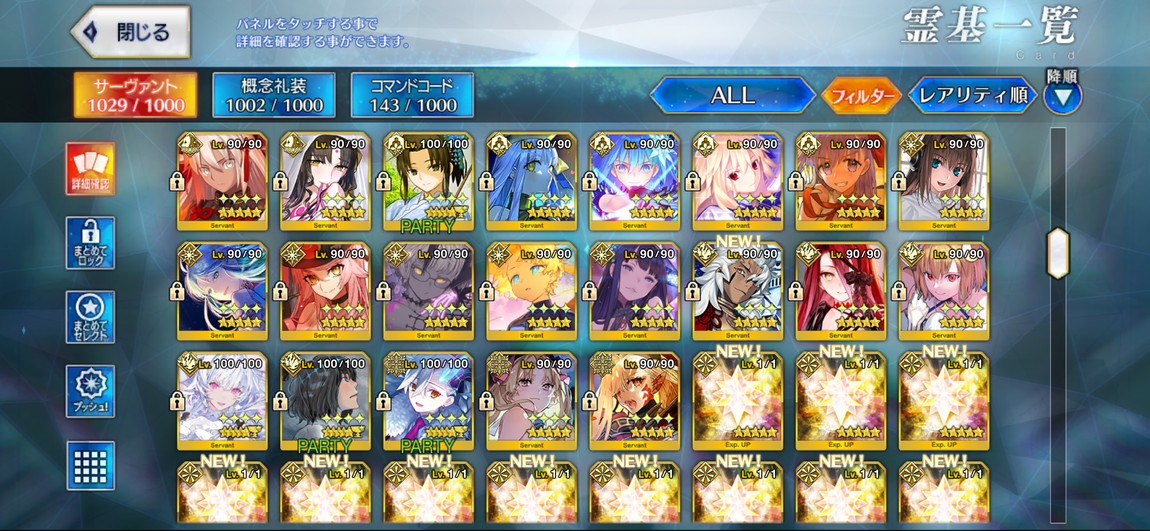1150x531 pixels.
Task: Choose the blue dragon-like servant card
Action: pyautogui.click(x=531, y=178)
